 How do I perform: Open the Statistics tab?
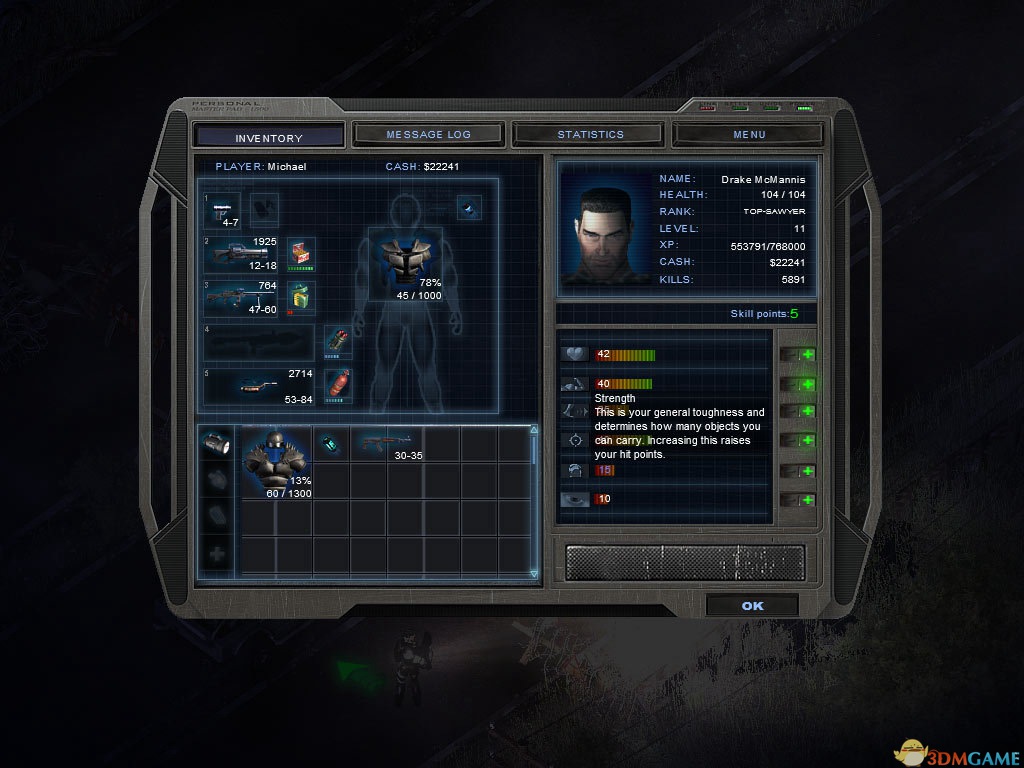(x=590, y=134)
